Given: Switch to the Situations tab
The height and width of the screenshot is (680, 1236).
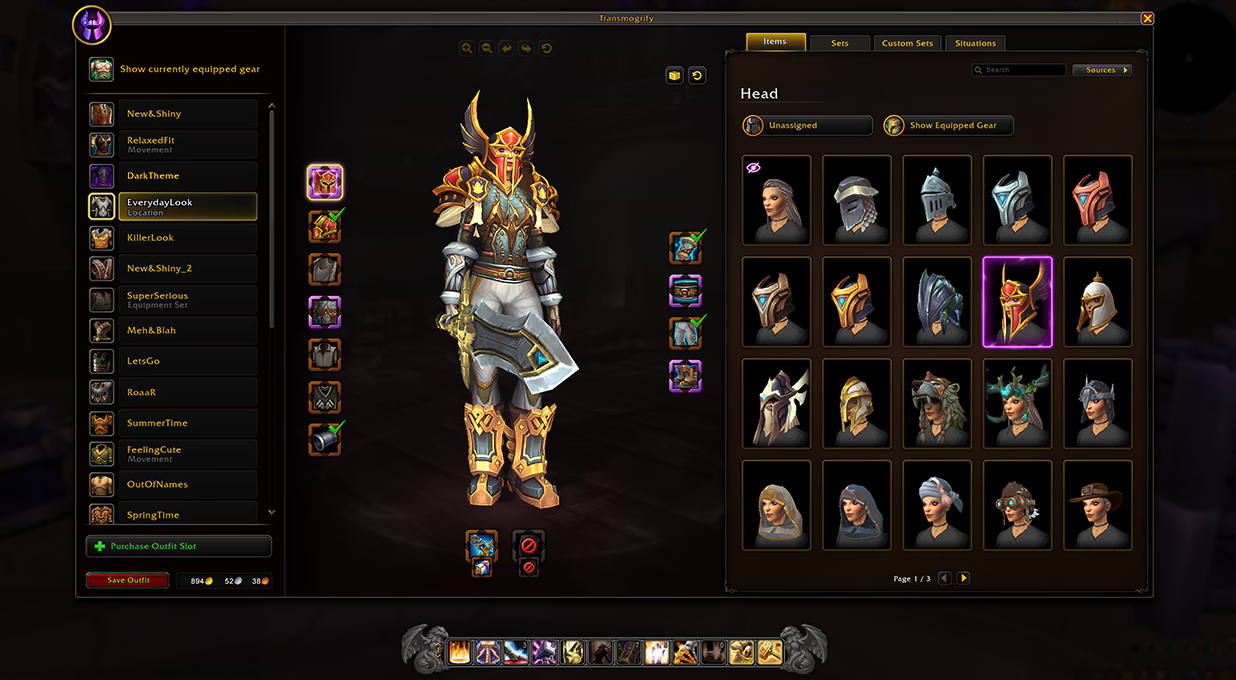Looking at the screenshot, I should (x=975, y=43).
